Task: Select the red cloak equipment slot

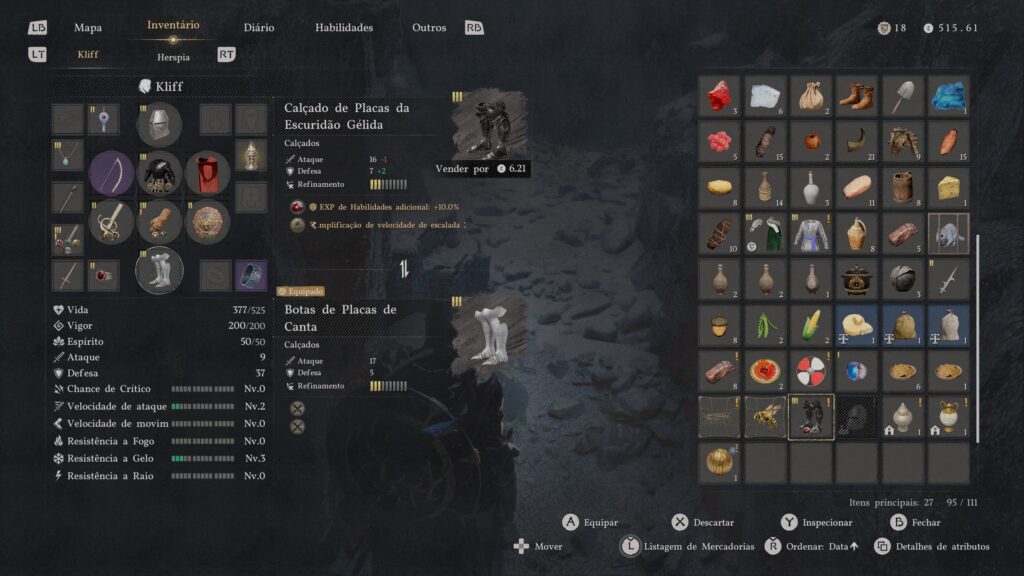Action: tap(208, 173)
